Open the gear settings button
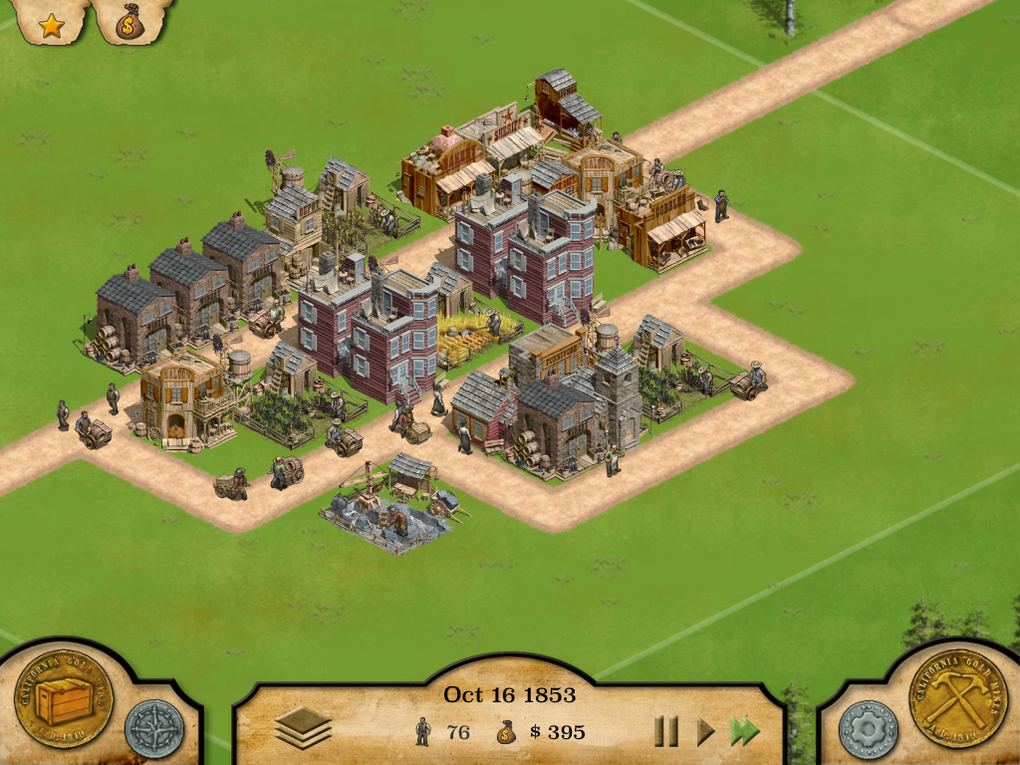Image resolution: width=1020 pixels, height=765 pixels. [868, 729]
